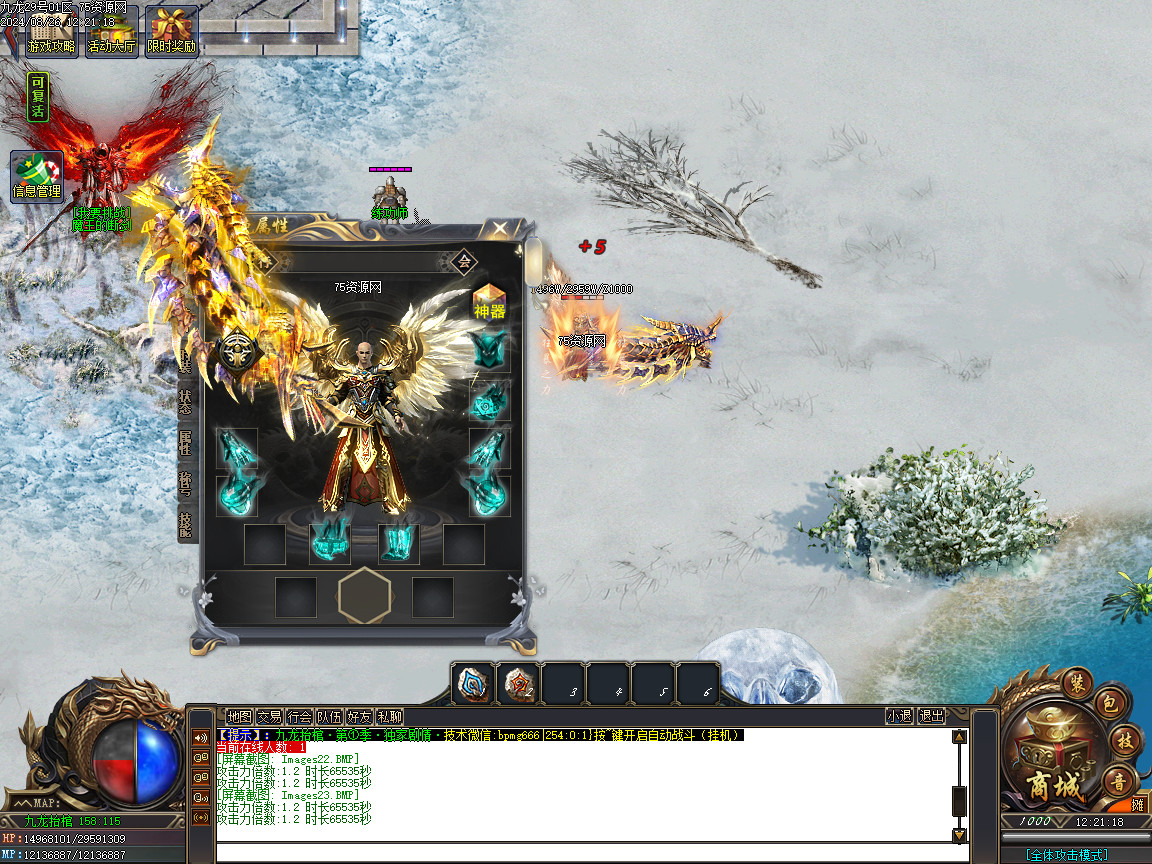The width and height of the screenshot is (1152, 864).
Task: Open the 游戏攻略 game guide
Action: [x=51, y=31]
